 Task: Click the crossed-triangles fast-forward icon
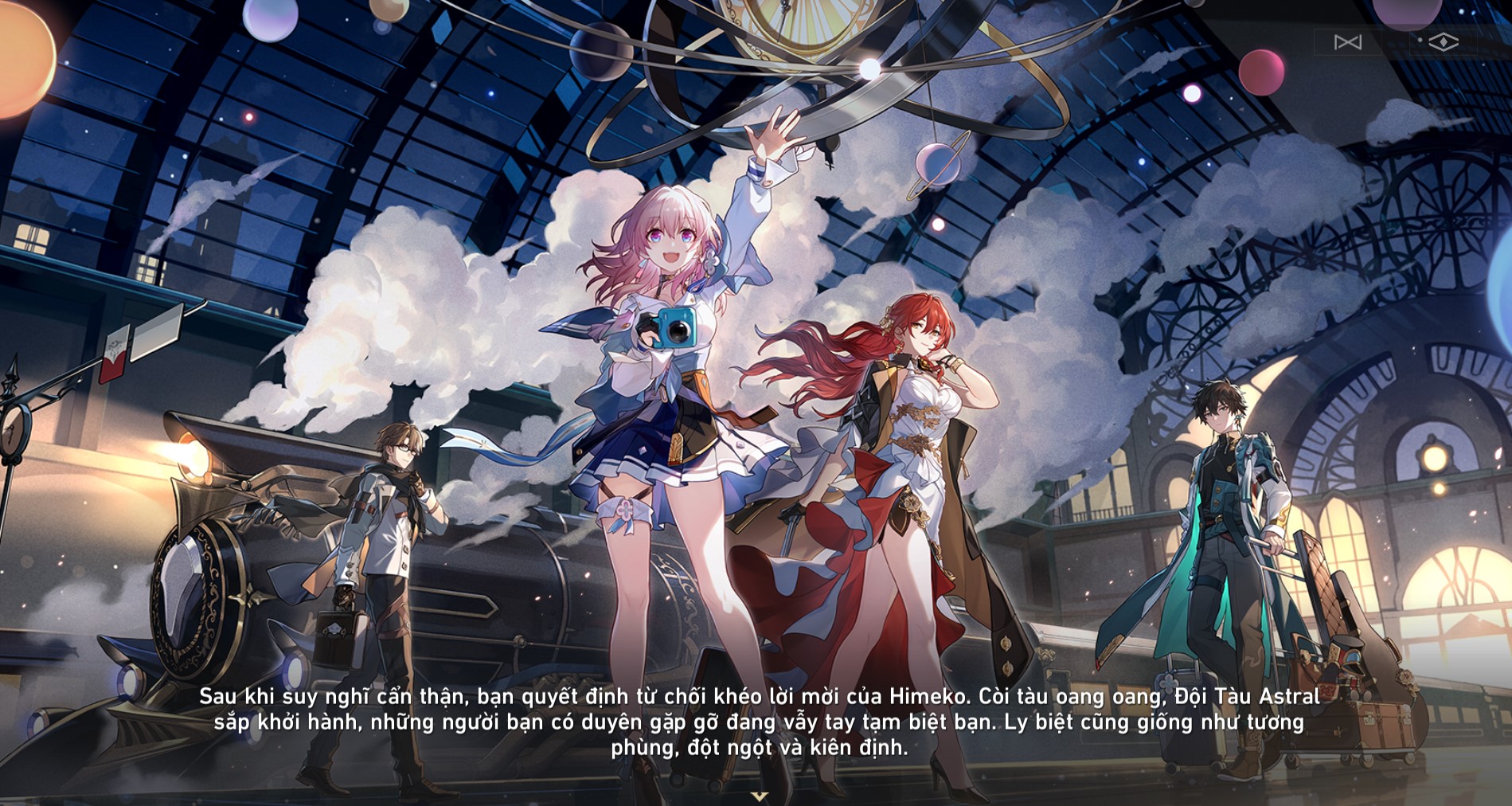[1348, 42]
